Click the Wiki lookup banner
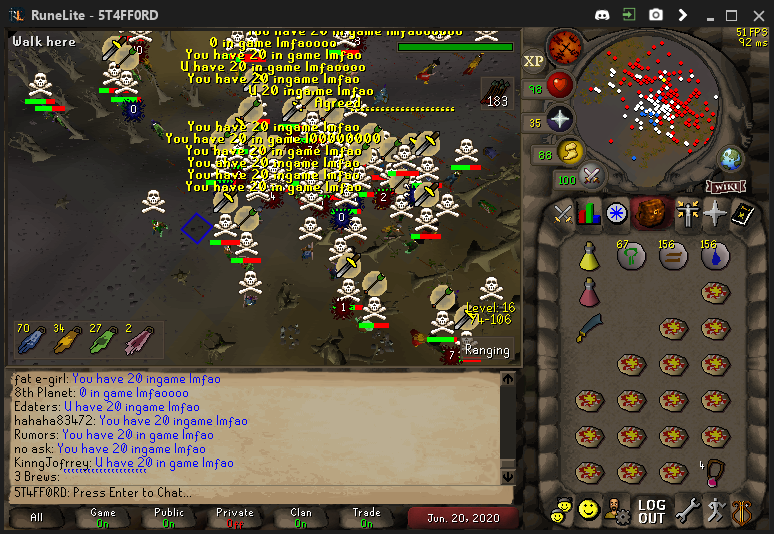The image size is (774, 534). point(726,186)
